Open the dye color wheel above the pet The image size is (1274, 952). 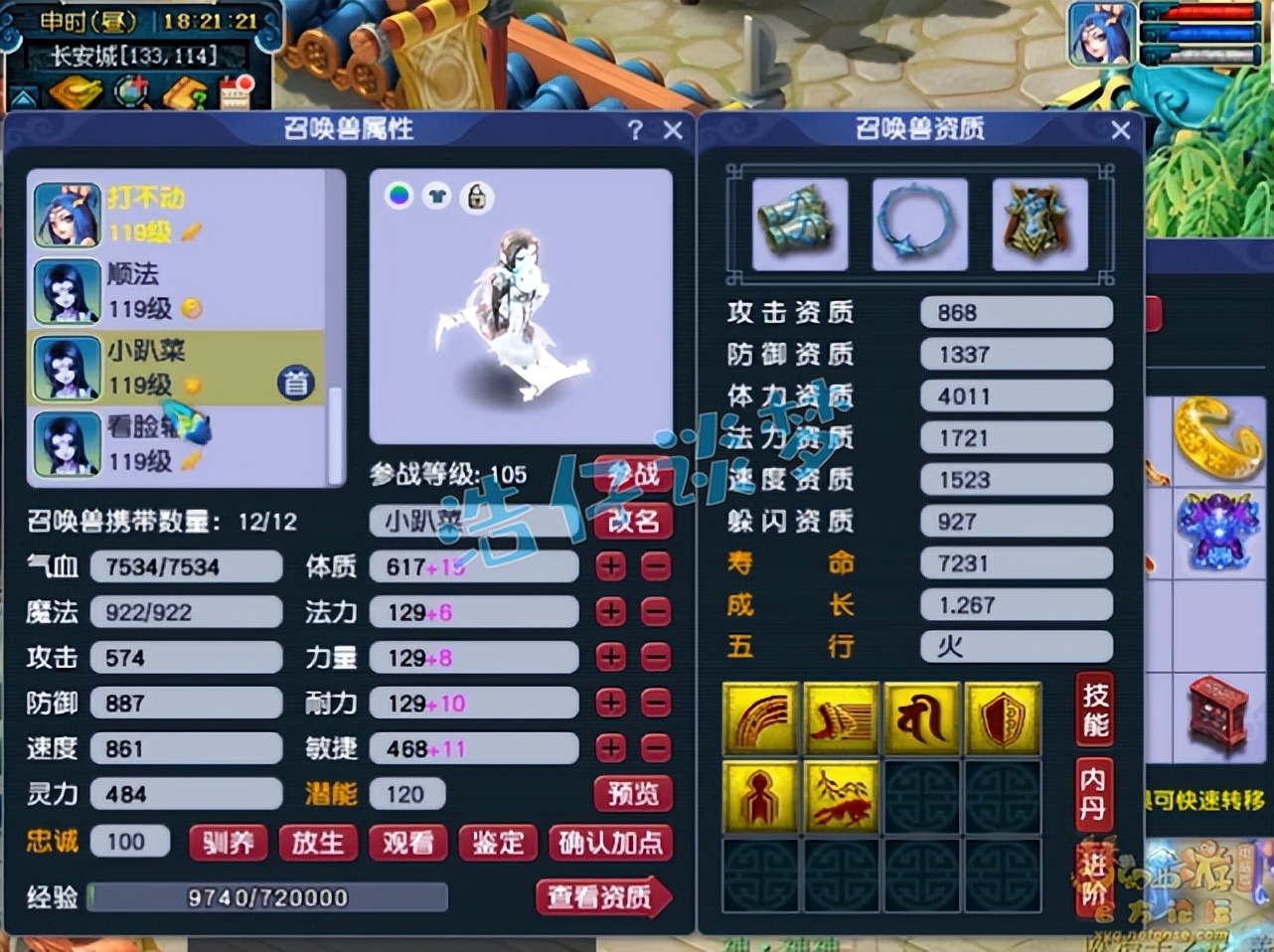pos(398,197)
